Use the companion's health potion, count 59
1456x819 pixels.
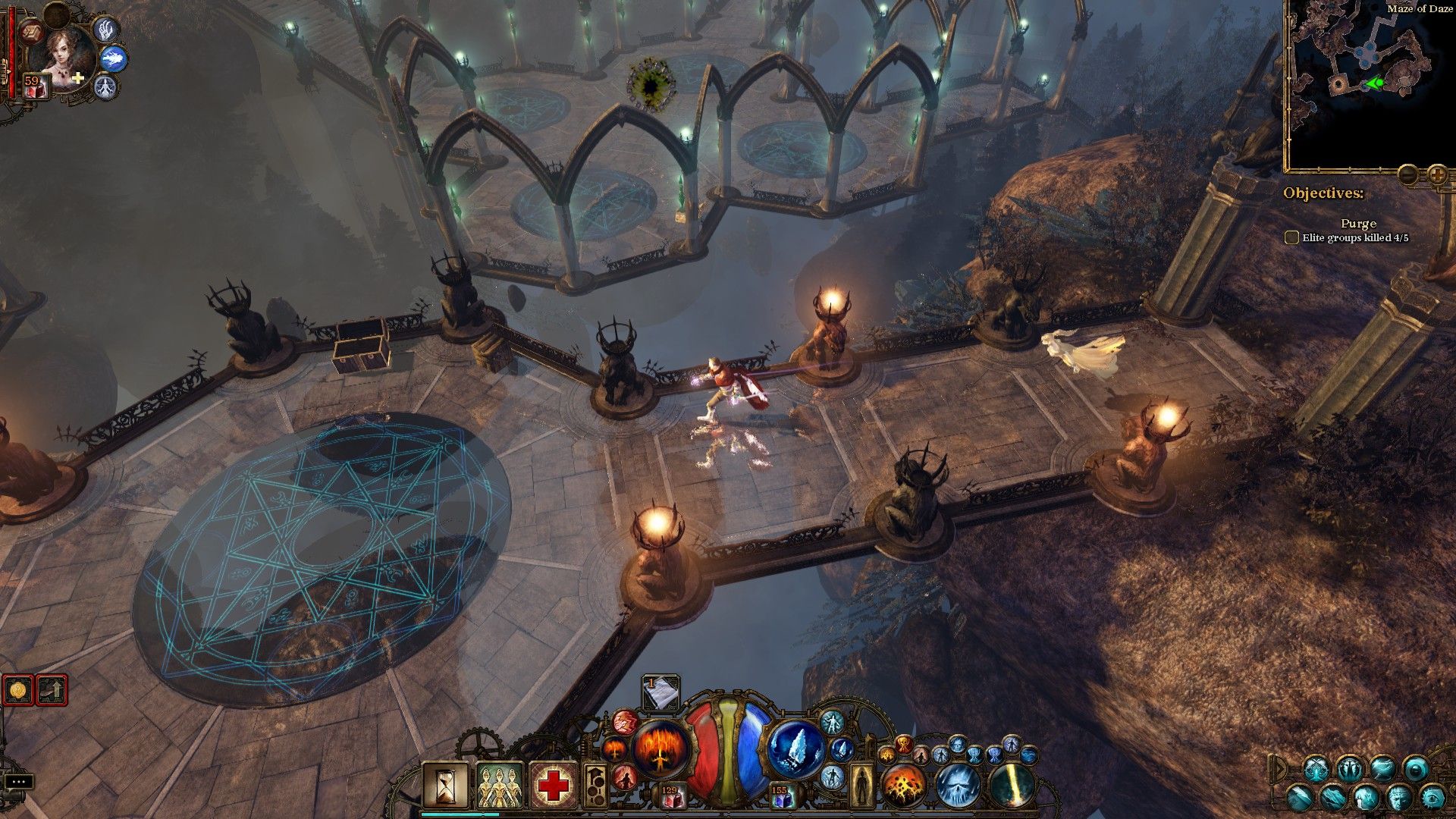[35, 85]
